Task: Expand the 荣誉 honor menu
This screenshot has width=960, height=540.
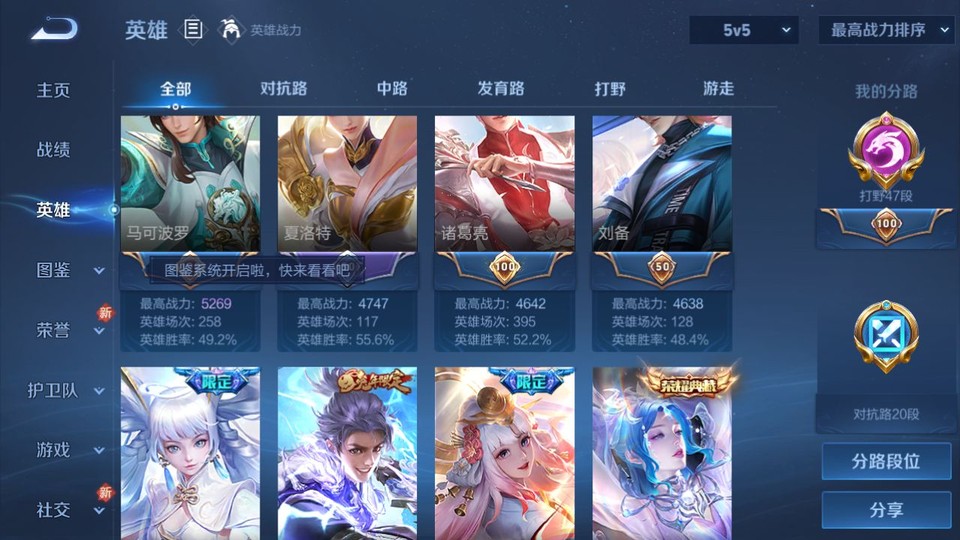Action: (x=66, y=330)
